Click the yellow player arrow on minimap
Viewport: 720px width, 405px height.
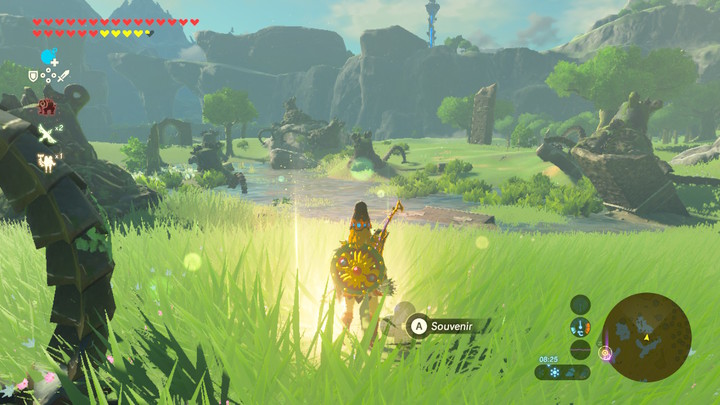click(647, 338)
